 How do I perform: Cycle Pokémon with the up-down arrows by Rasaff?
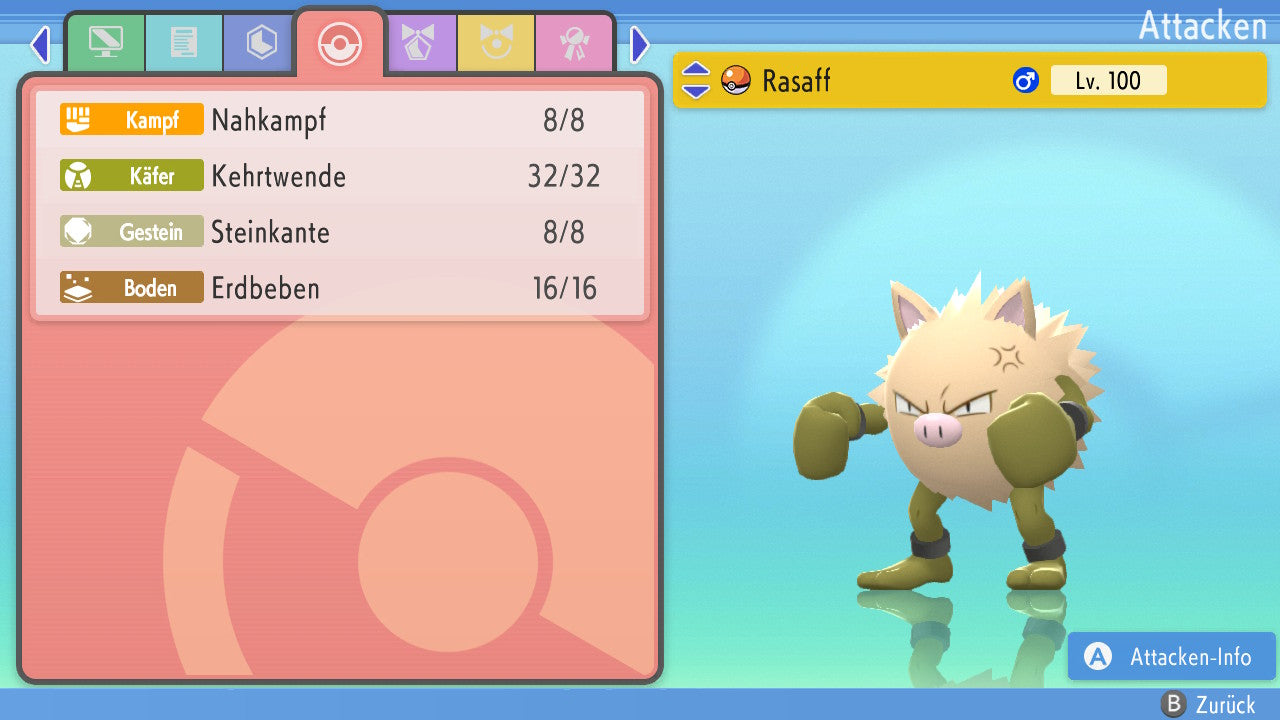coord(696,80)
